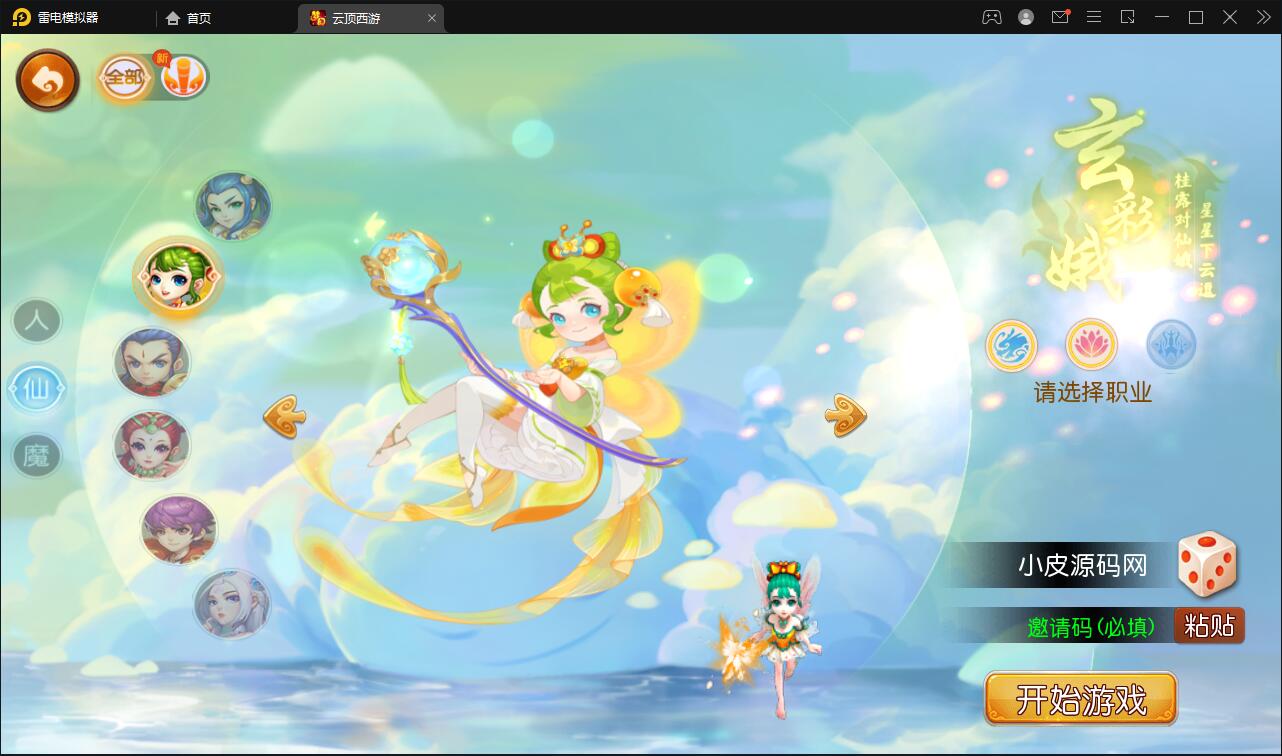Open the message icon with red notification dot
Image resolution: width=1282 pixels, height=756 pixels.
coord(1060,17)
